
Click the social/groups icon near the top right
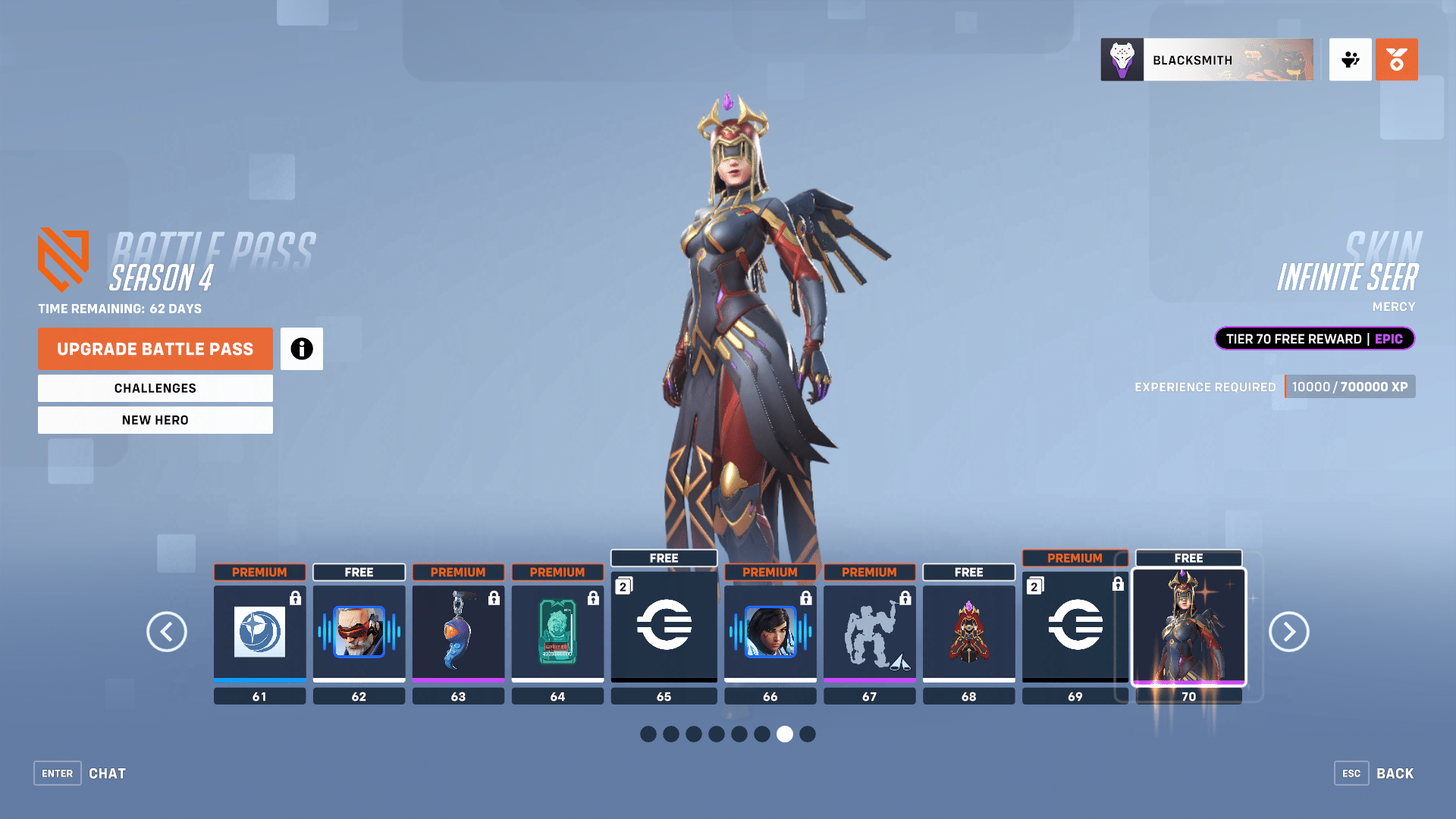point(1350,60)
